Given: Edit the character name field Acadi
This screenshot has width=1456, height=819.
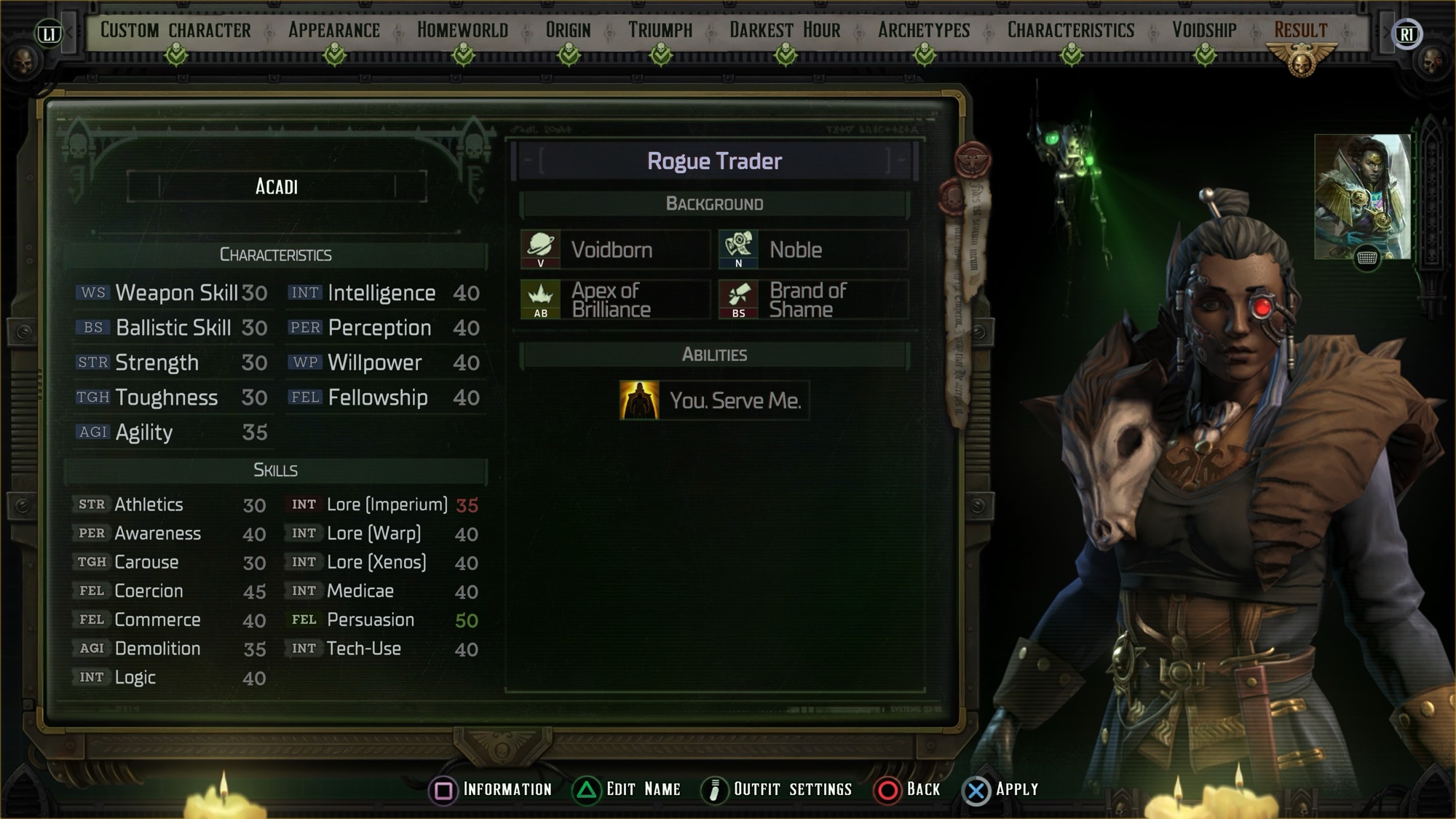Looking at the screenshot, I should [277, 187].
